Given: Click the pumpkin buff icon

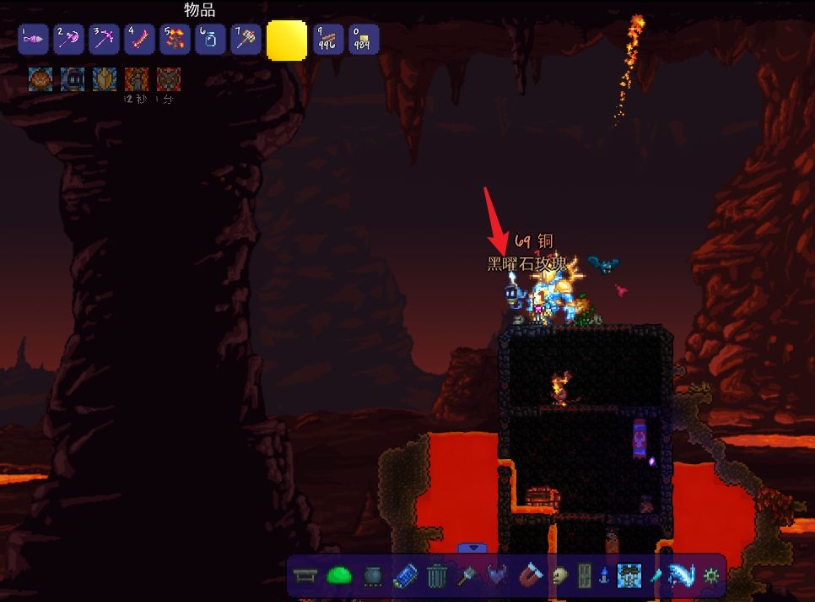Looking at the screenshot, I should coord(40,79).
